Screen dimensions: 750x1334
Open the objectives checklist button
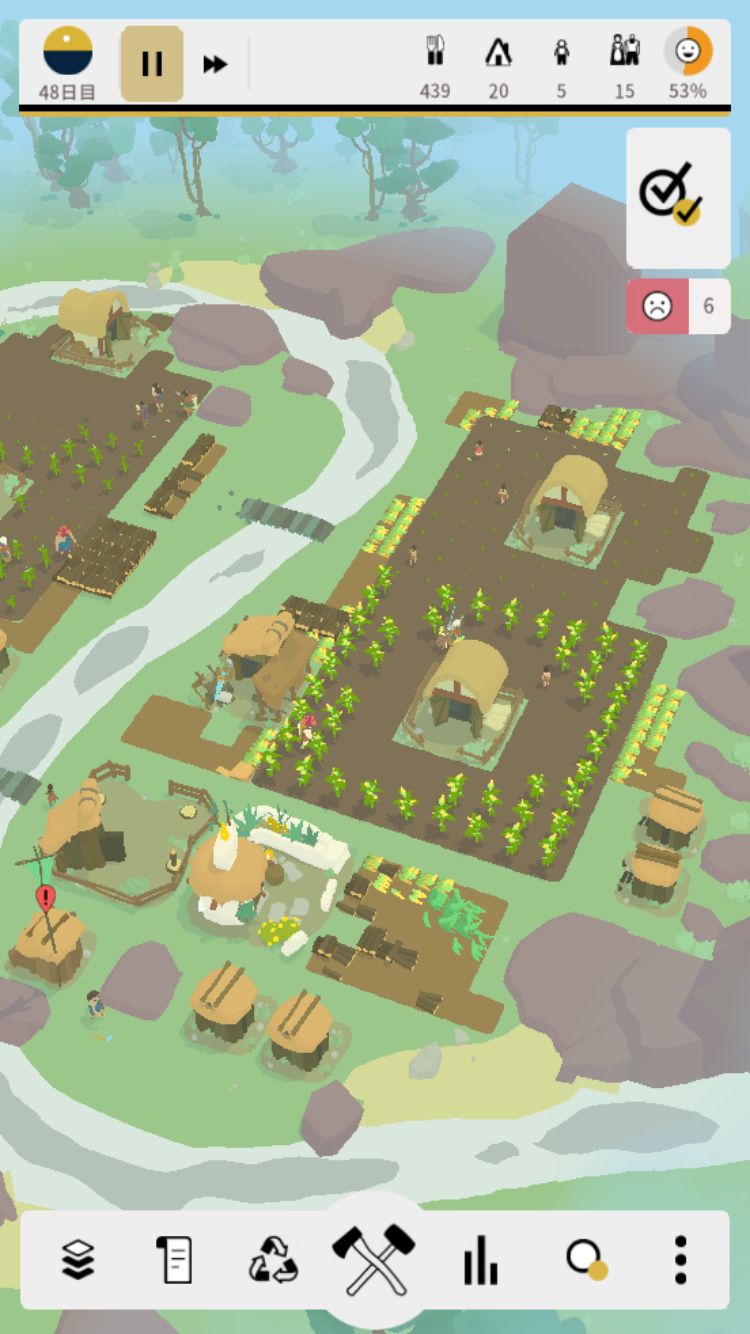678,197
